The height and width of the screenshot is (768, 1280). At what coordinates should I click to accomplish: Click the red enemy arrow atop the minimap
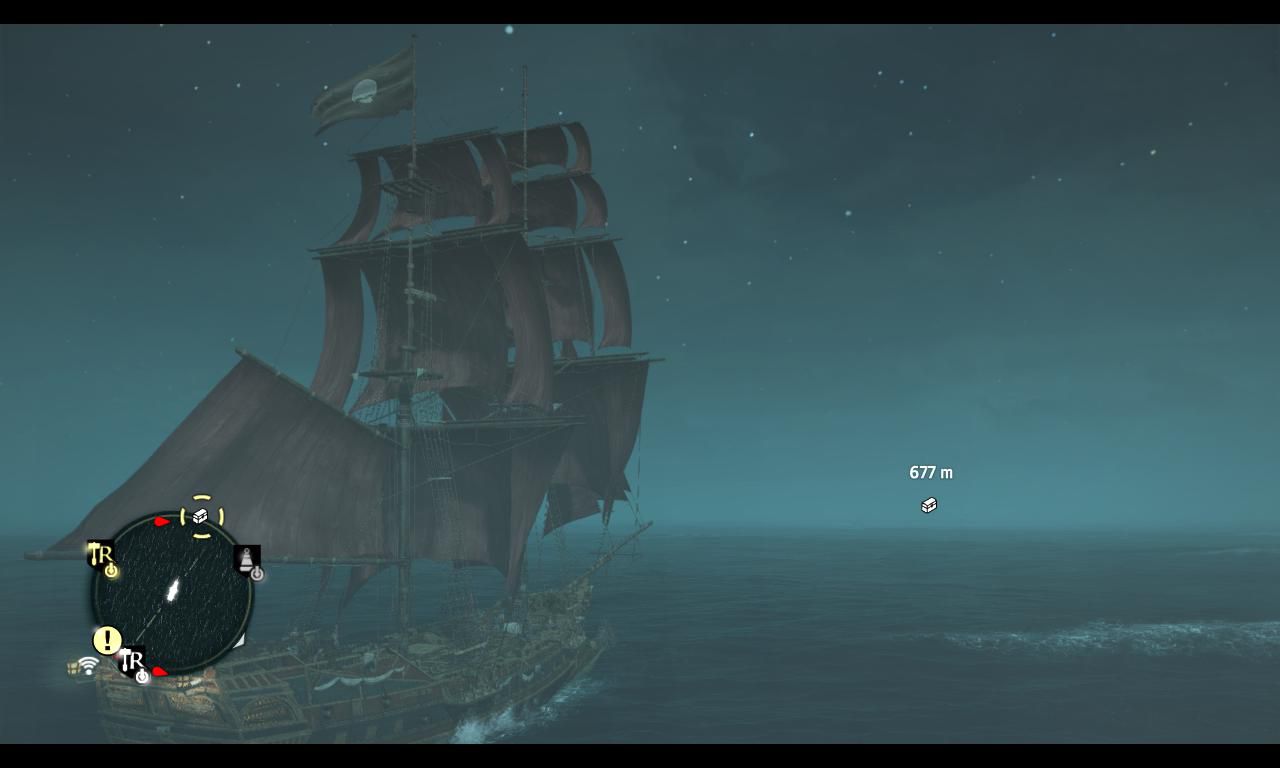tap(162, 522)
